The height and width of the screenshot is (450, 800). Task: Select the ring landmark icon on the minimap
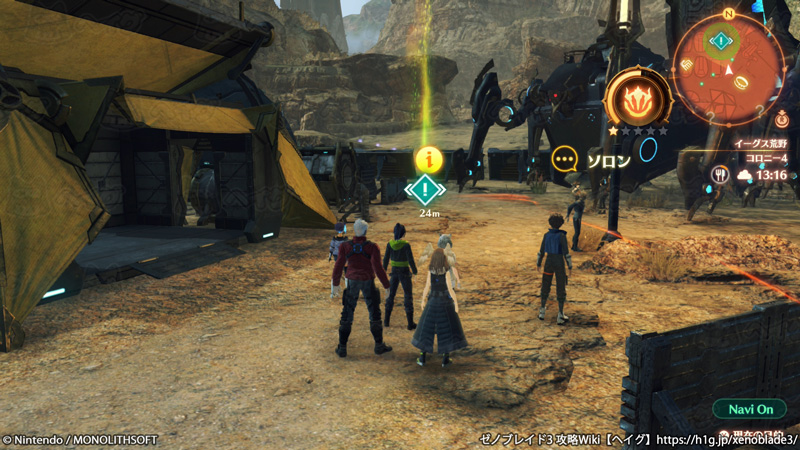741,83
